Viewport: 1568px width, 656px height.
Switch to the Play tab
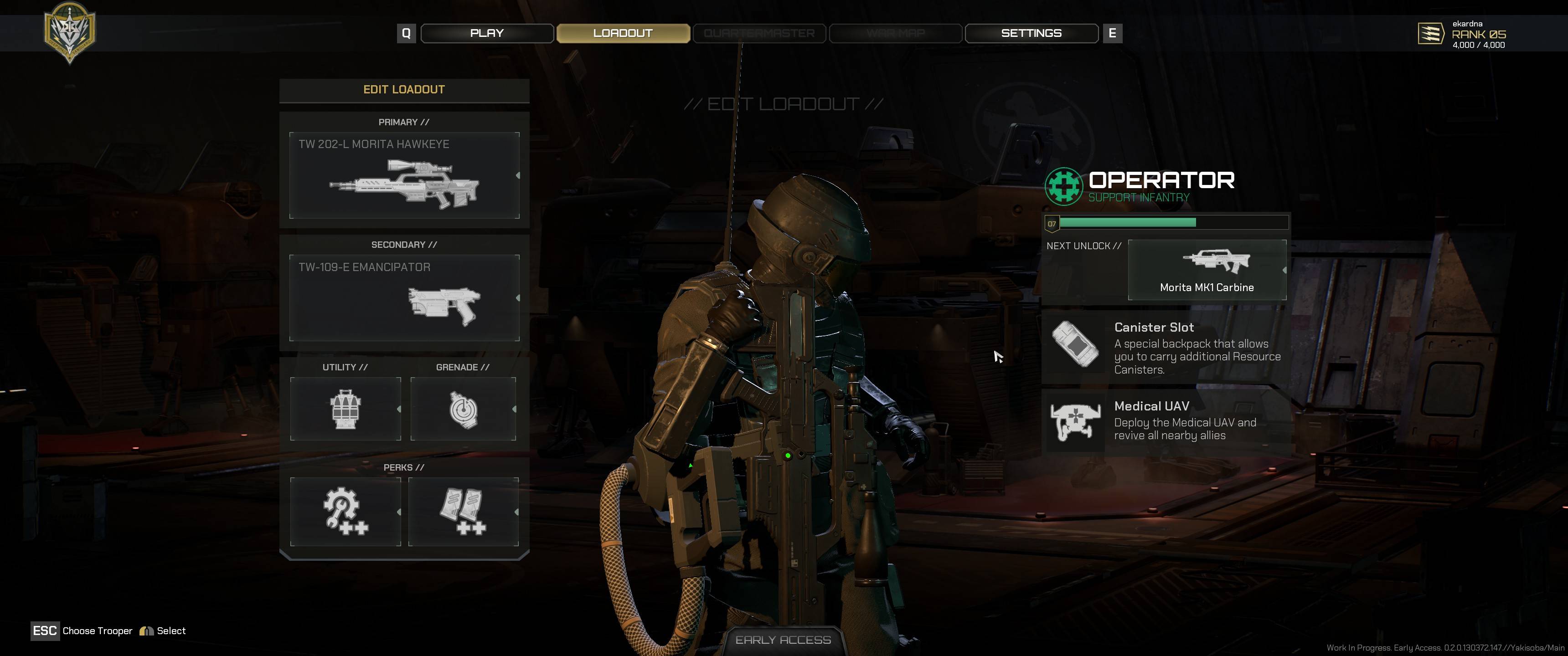[487, 33]
